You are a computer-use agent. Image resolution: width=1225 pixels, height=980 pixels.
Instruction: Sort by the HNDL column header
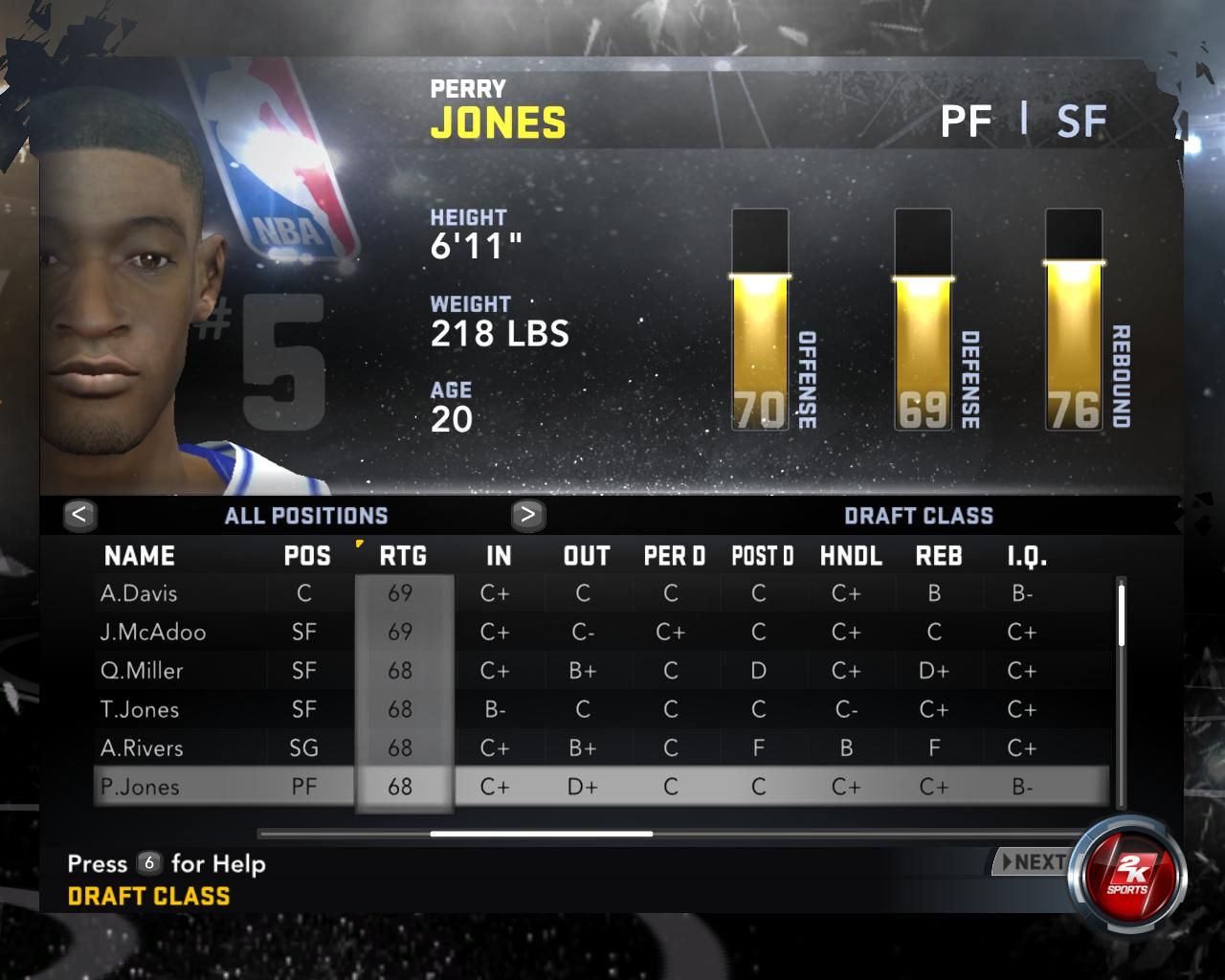(851, 556)
